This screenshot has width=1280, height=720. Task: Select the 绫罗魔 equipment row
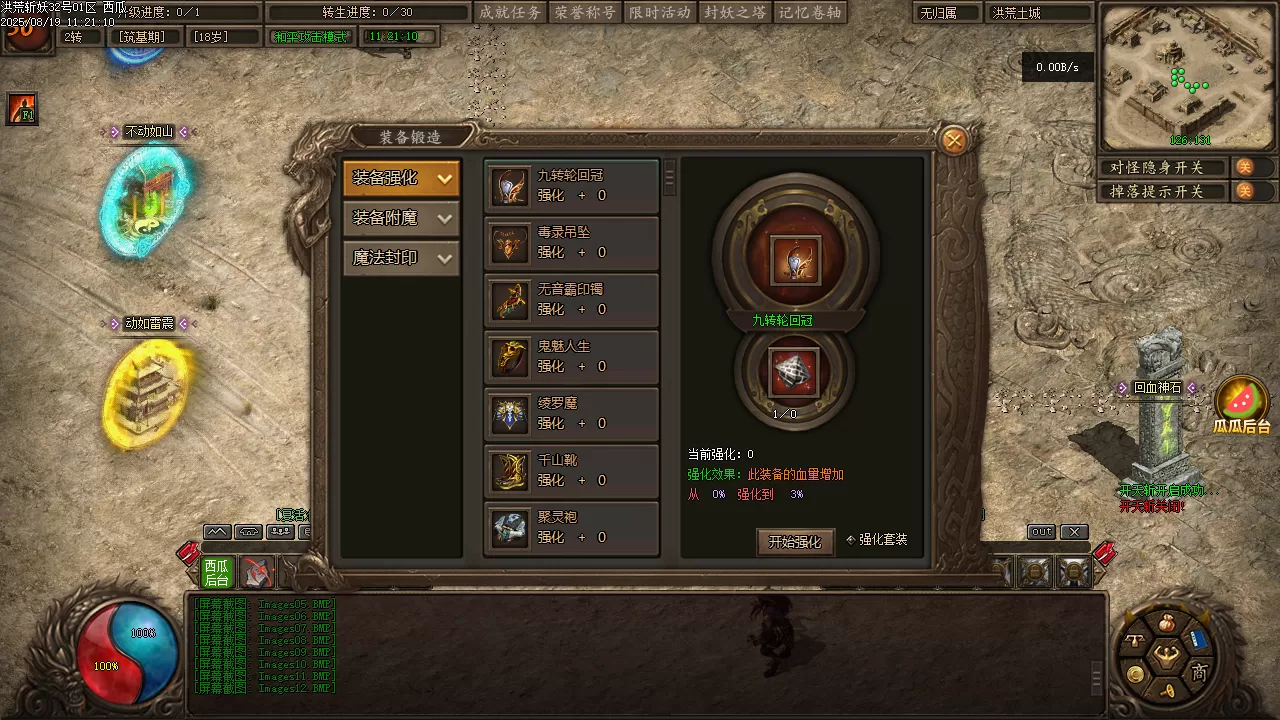tap(571, 414)
